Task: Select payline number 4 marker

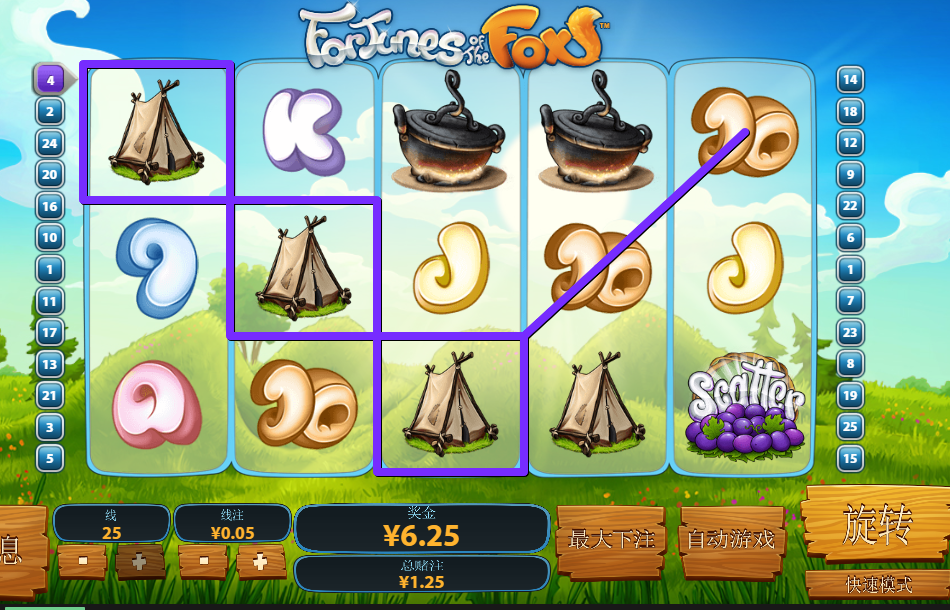Action: 49,79
